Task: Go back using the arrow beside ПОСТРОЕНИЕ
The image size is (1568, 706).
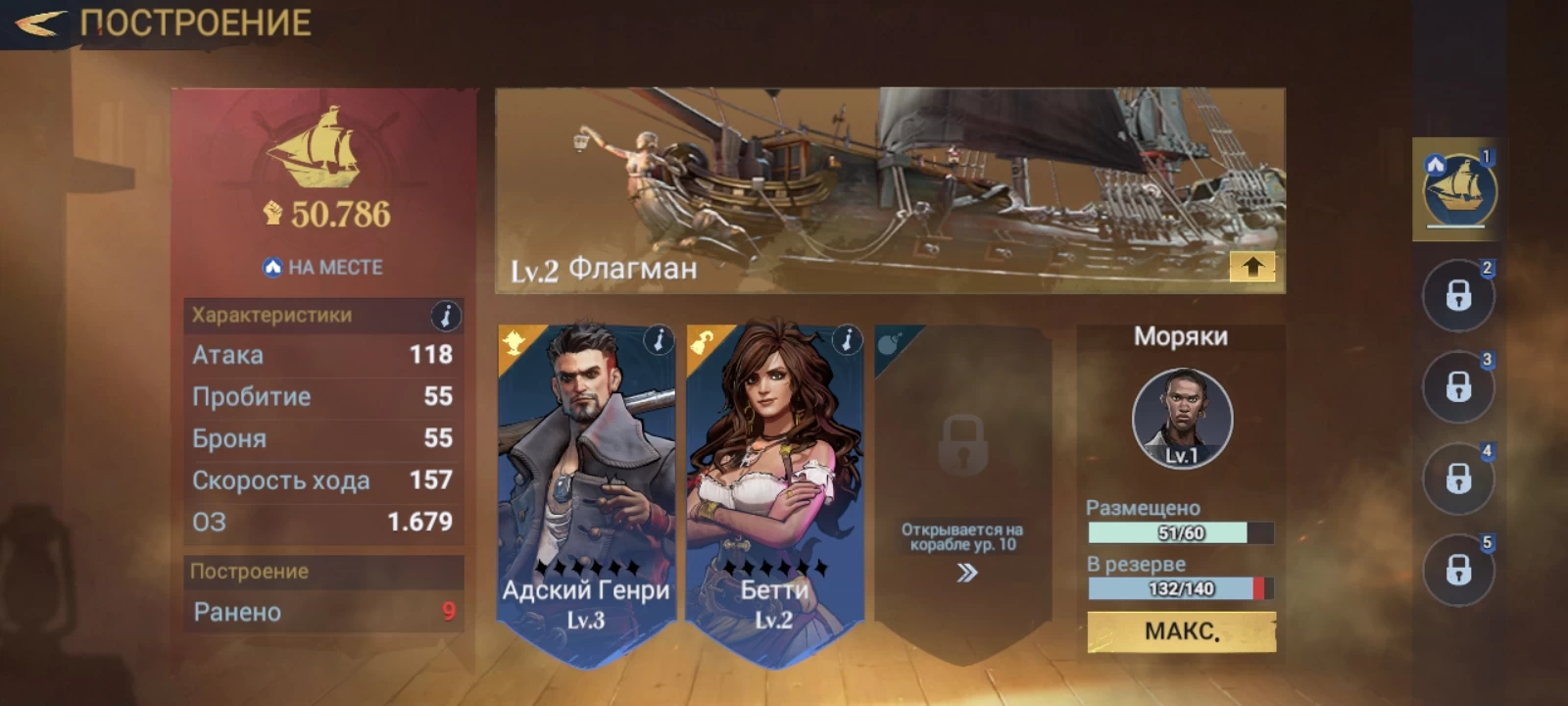Action: pos(41,23)
